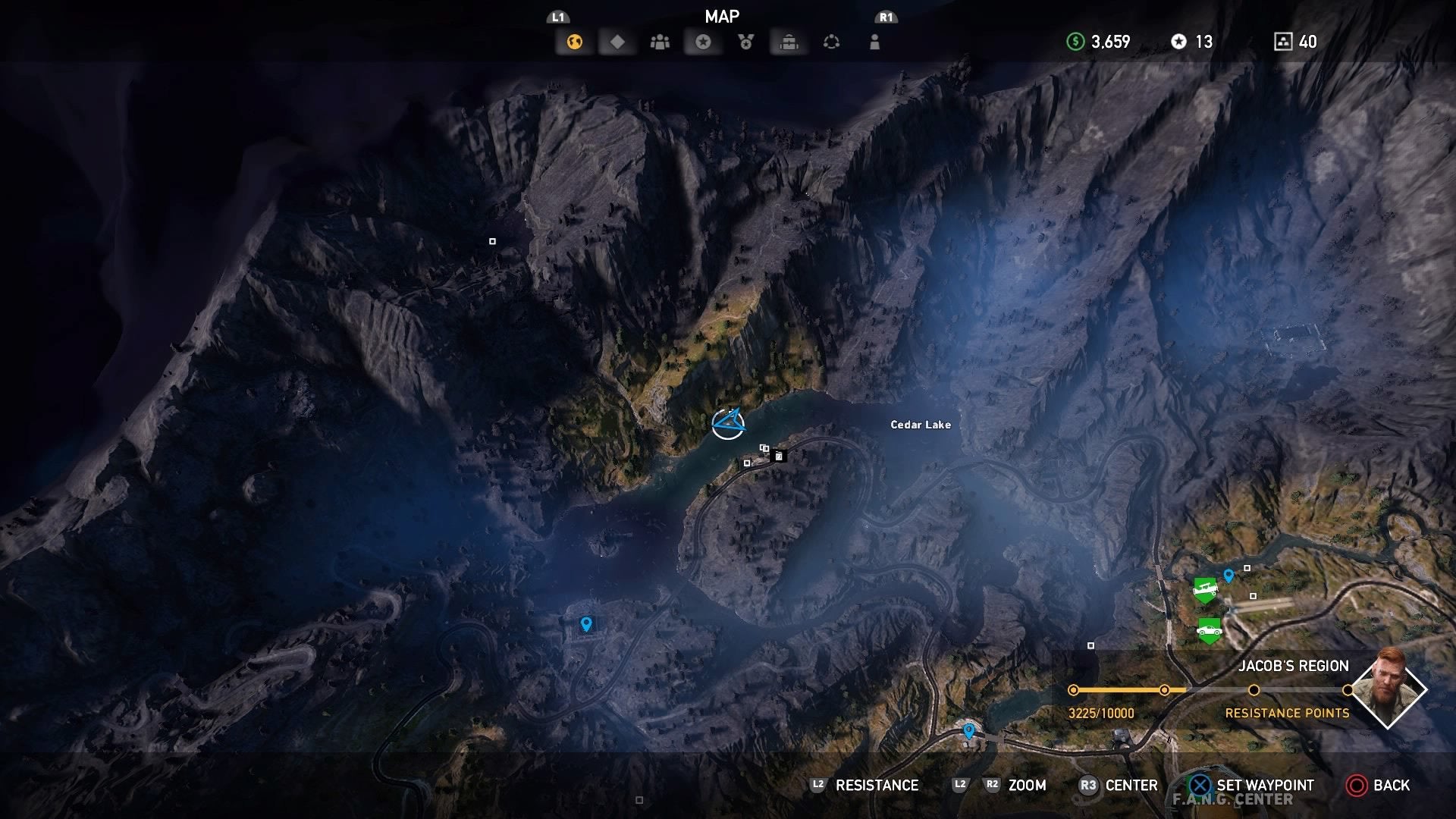Click the Cedar Lake map label
This screenshot has width=1456, height=819.
[920, 425]
